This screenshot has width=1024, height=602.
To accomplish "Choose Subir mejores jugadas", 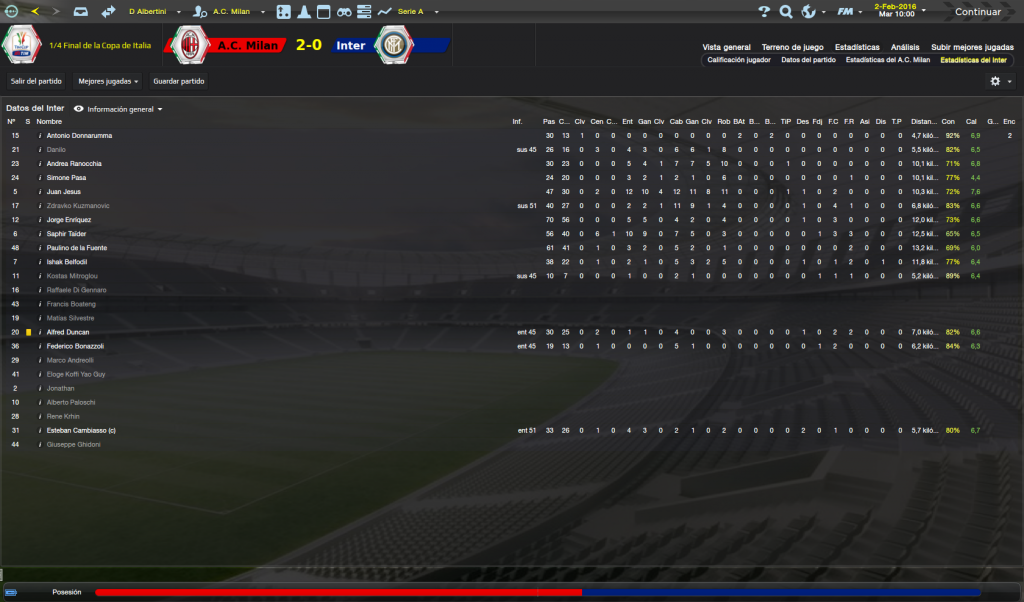I will [x=972, y=47].
